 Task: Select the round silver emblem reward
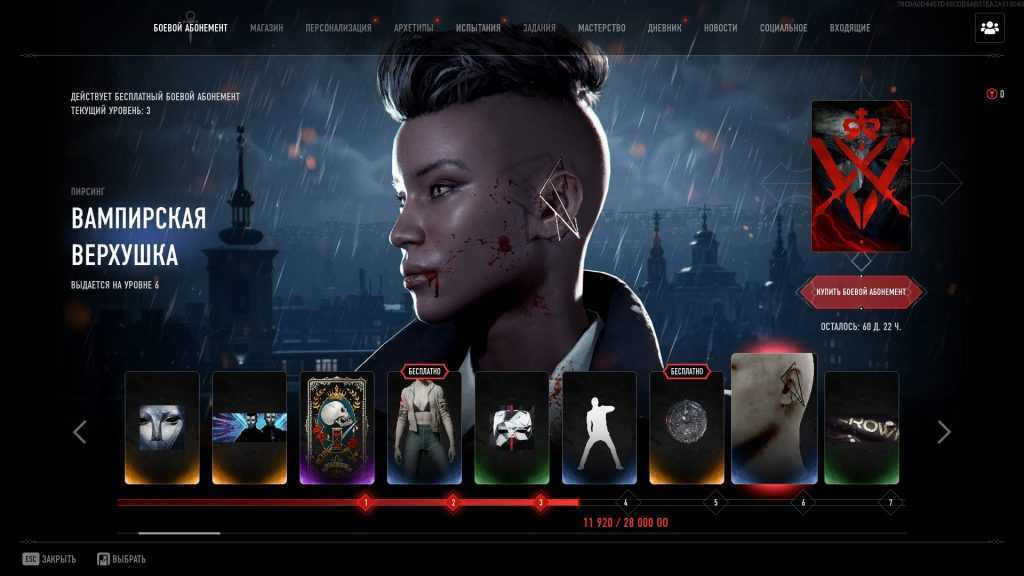tap(687, 428)
